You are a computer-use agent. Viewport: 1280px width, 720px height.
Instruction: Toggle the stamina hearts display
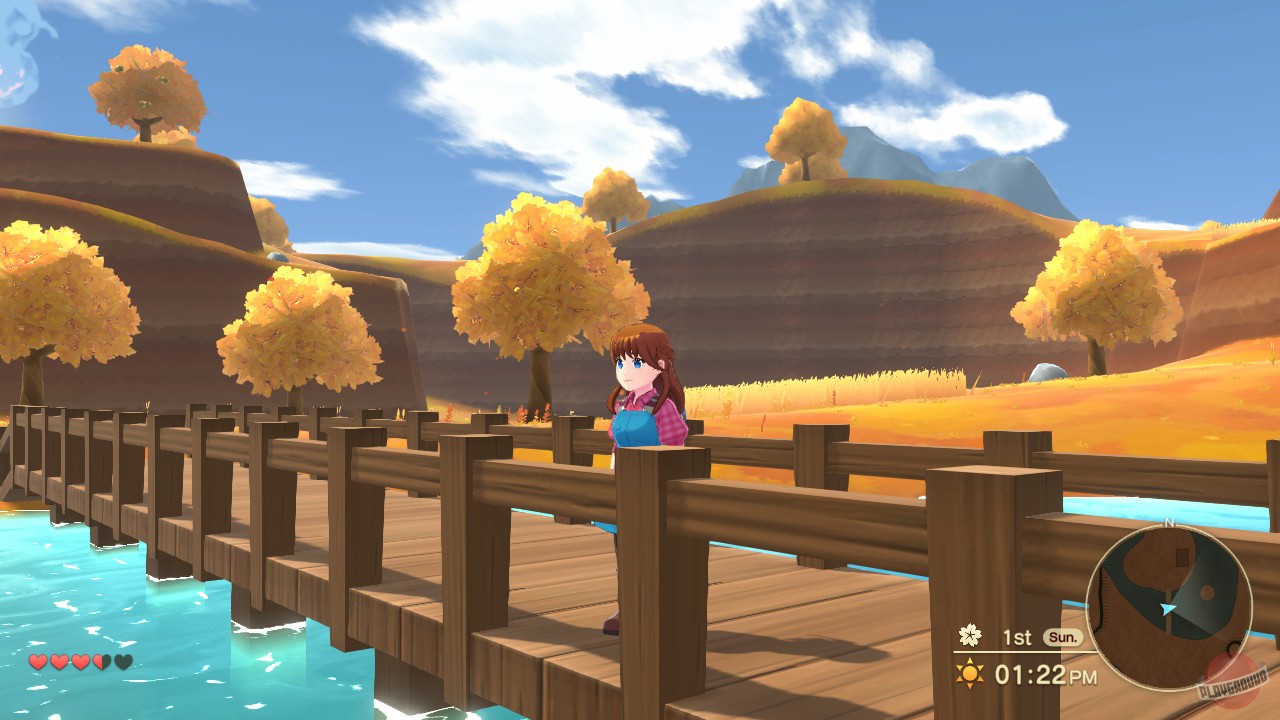tap(80, 660)
